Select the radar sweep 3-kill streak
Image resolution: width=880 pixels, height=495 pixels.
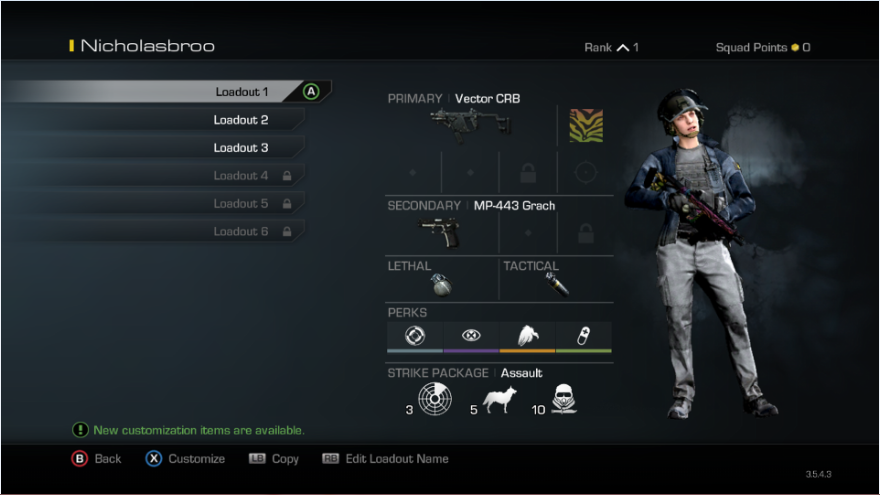[435, 400]
